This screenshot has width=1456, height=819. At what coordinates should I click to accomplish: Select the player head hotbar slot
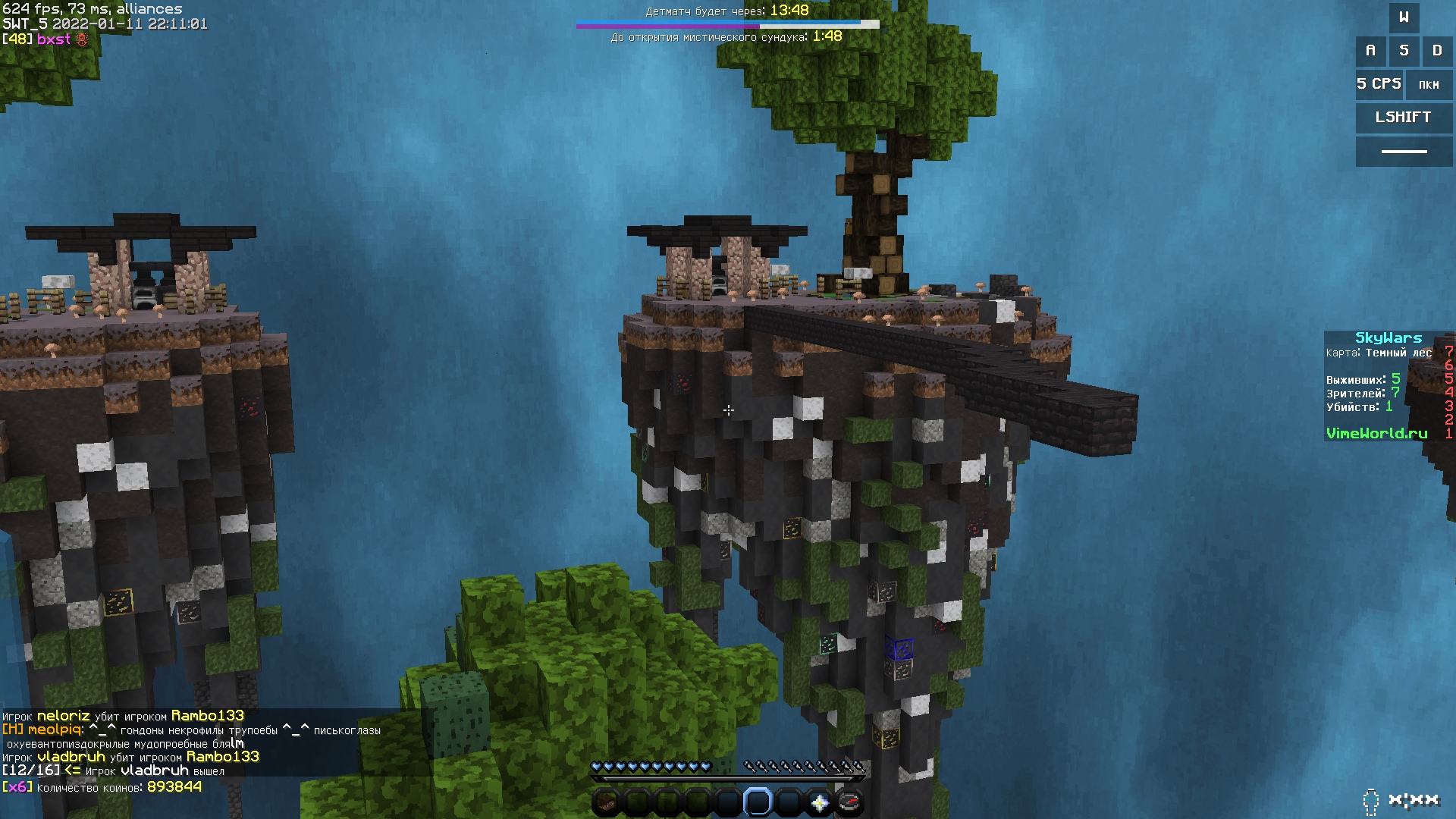click(x=606, y=802)
